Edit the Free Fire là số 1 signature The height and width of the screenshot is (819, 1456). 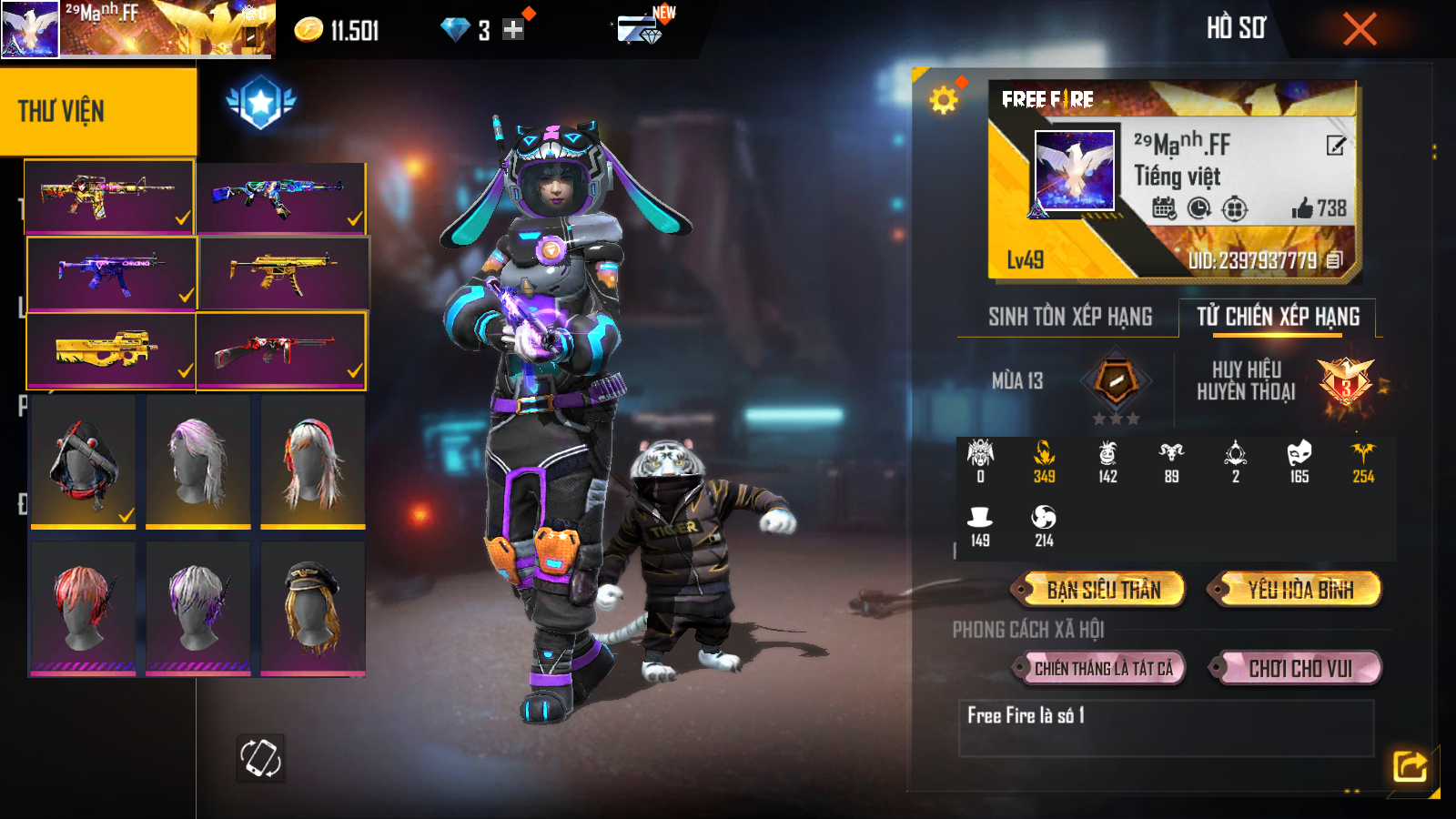click(1165, 727)
